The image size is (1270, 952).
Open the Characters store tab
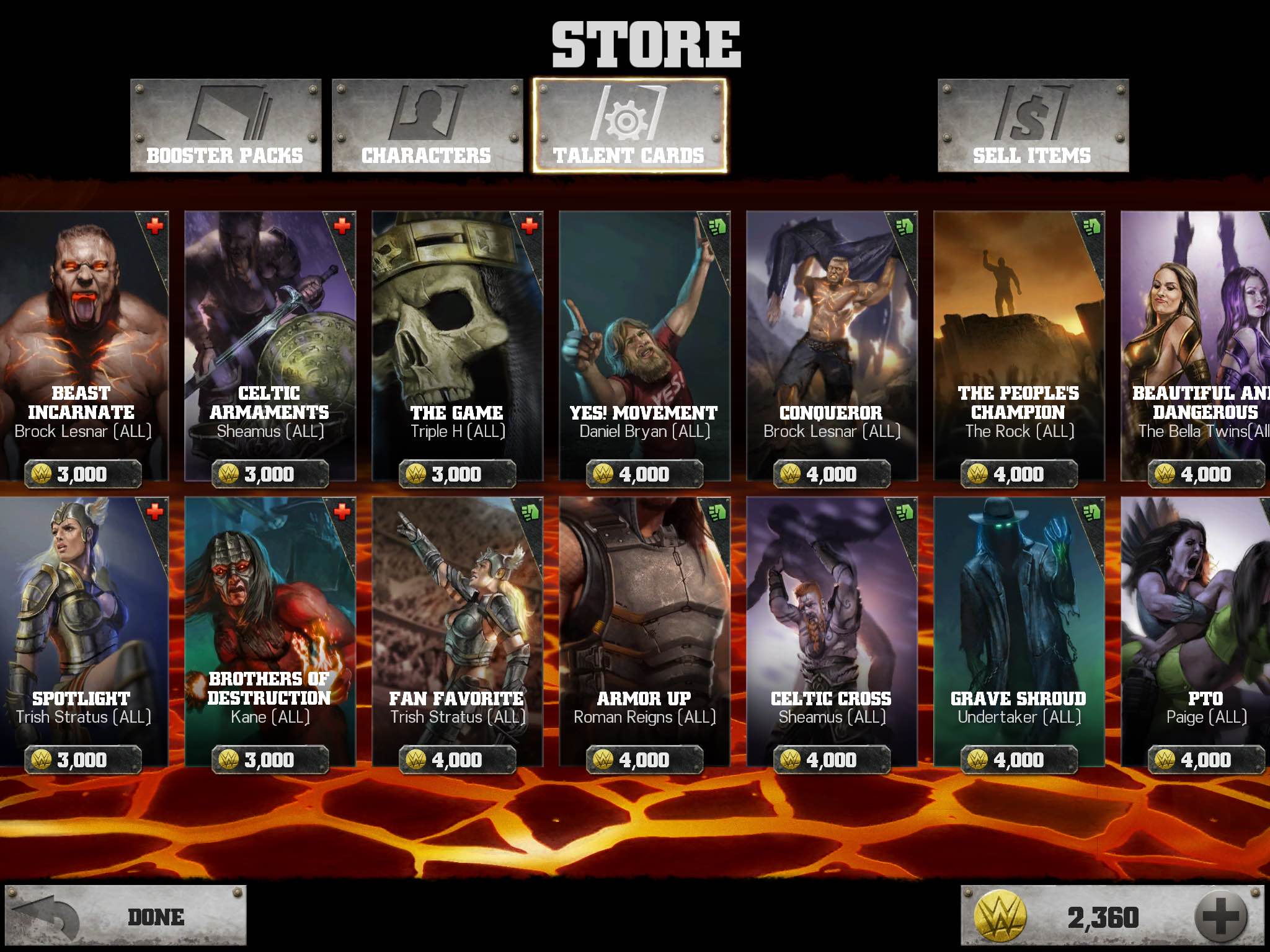[x=427, y=126]
